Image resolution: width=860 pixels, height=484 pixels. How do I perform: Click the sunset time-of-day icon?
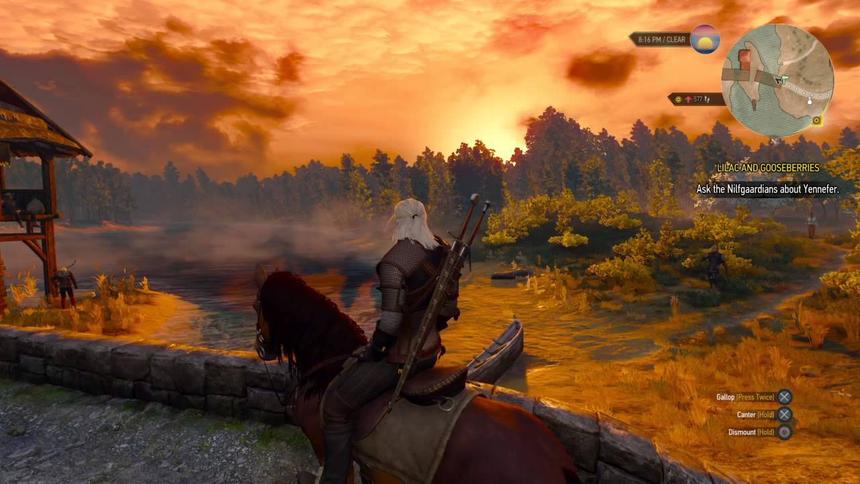tap(705, 39)
